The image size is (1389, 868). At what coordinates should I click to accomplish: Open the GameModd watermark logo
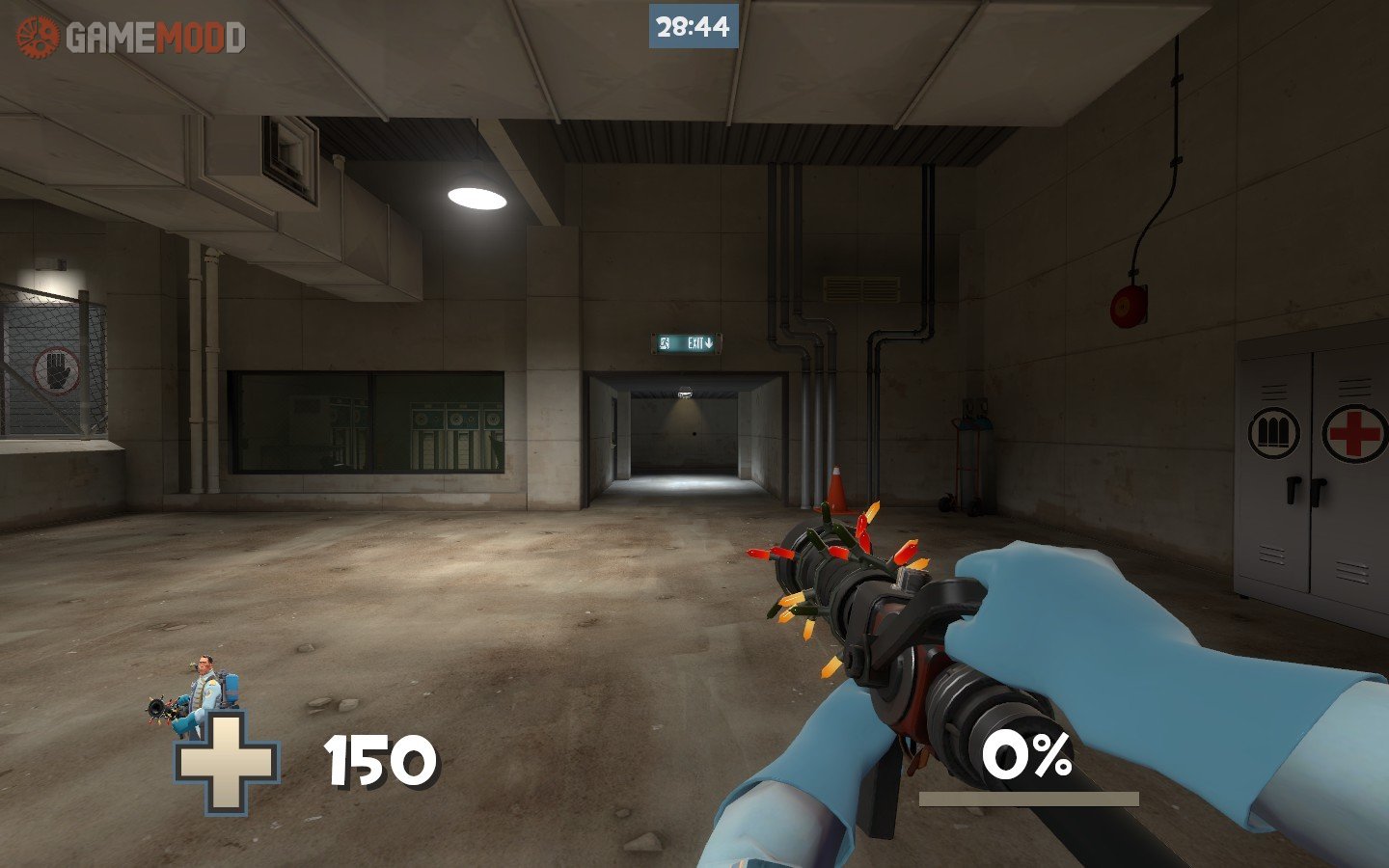pos(131,38)
